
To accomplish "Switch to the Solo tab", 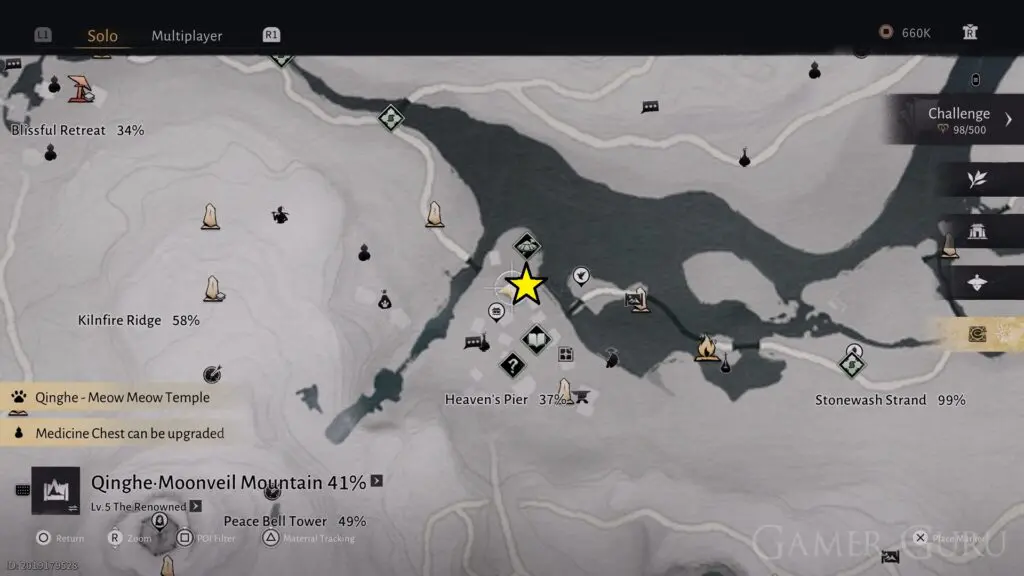I will coord(102,36).
